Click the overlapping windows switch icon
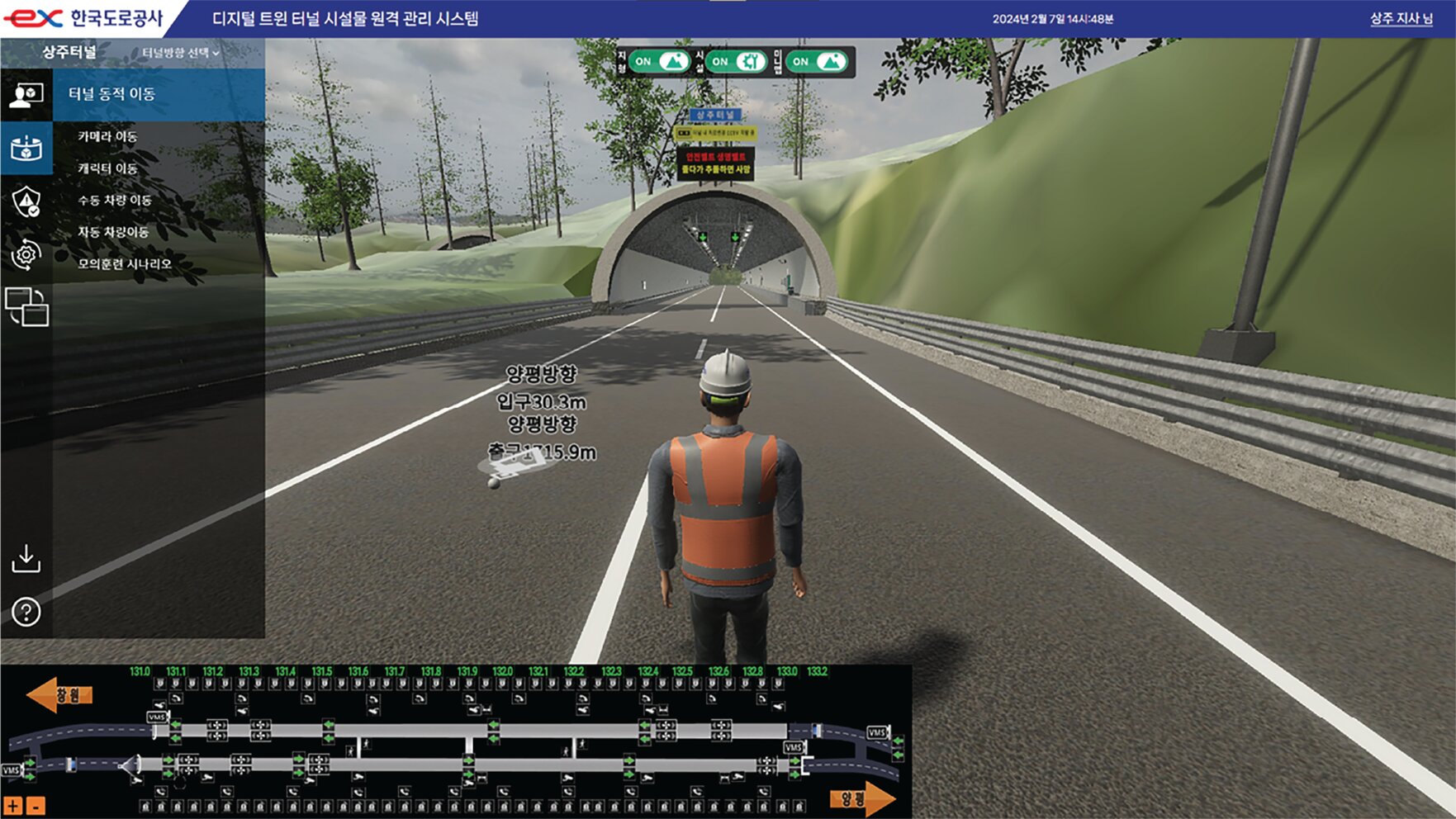This screenshot has height=819, width=1456. point(26,307)
